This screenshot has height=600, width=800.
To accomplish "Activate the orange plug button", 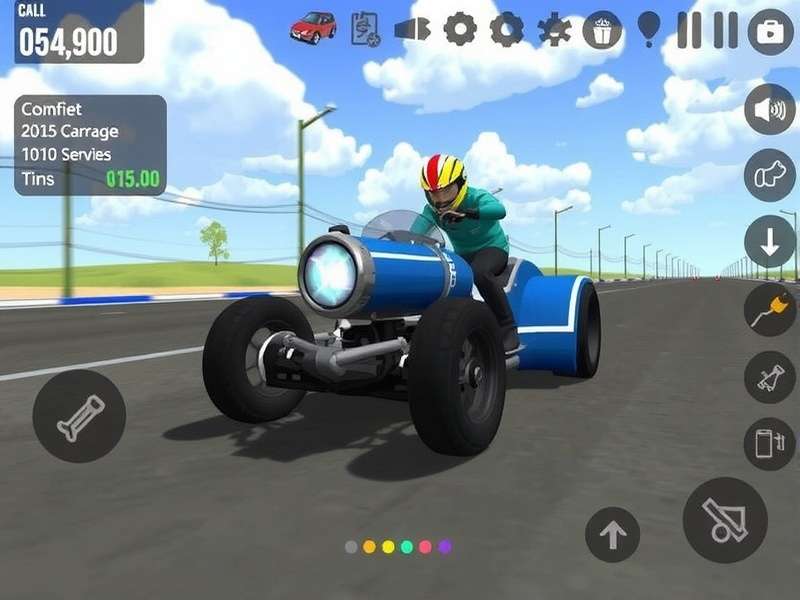I will 769,309.
